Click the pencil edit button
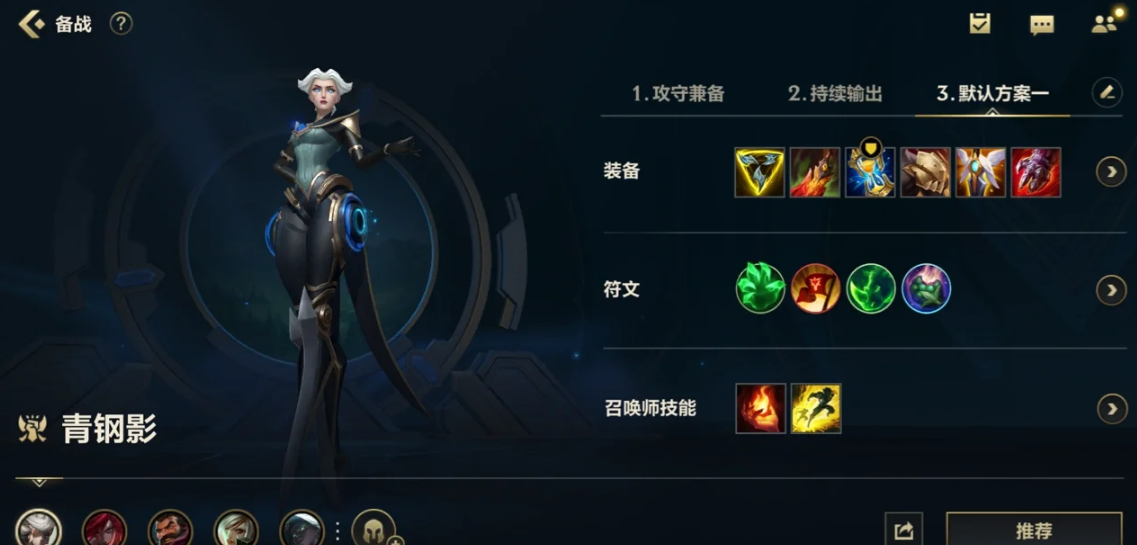 click(1106, 93)
